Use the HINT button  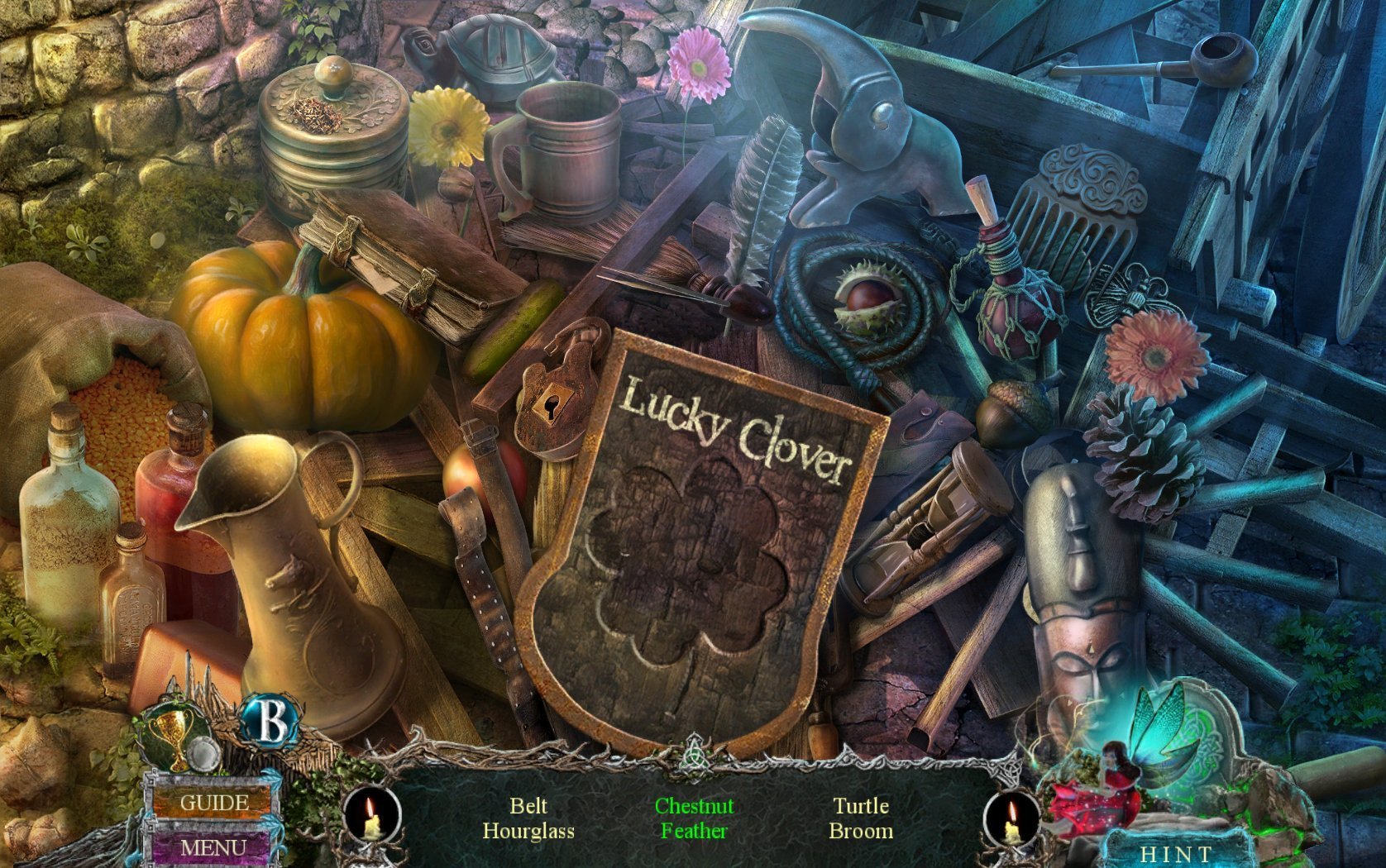pyautogui.click(x=1176, y=853)
